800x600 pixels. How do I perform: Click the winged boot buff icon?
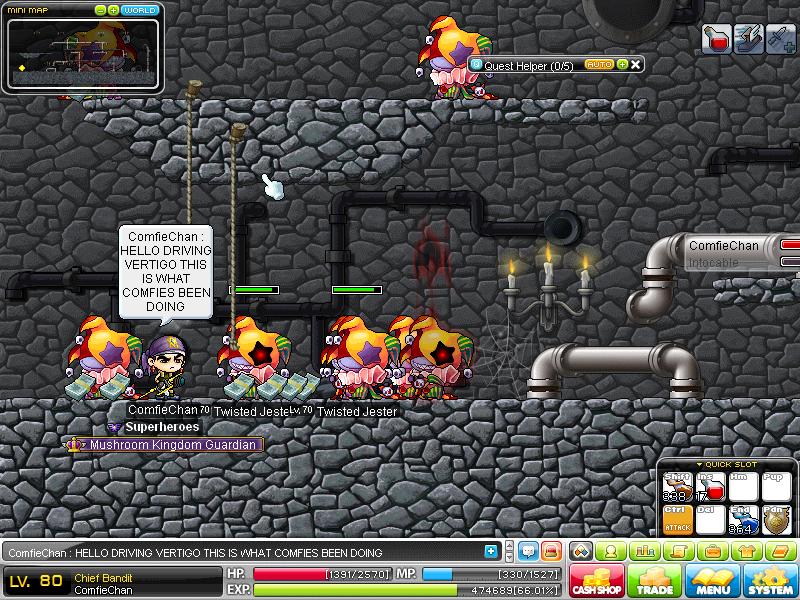click(x=748, y=39)
